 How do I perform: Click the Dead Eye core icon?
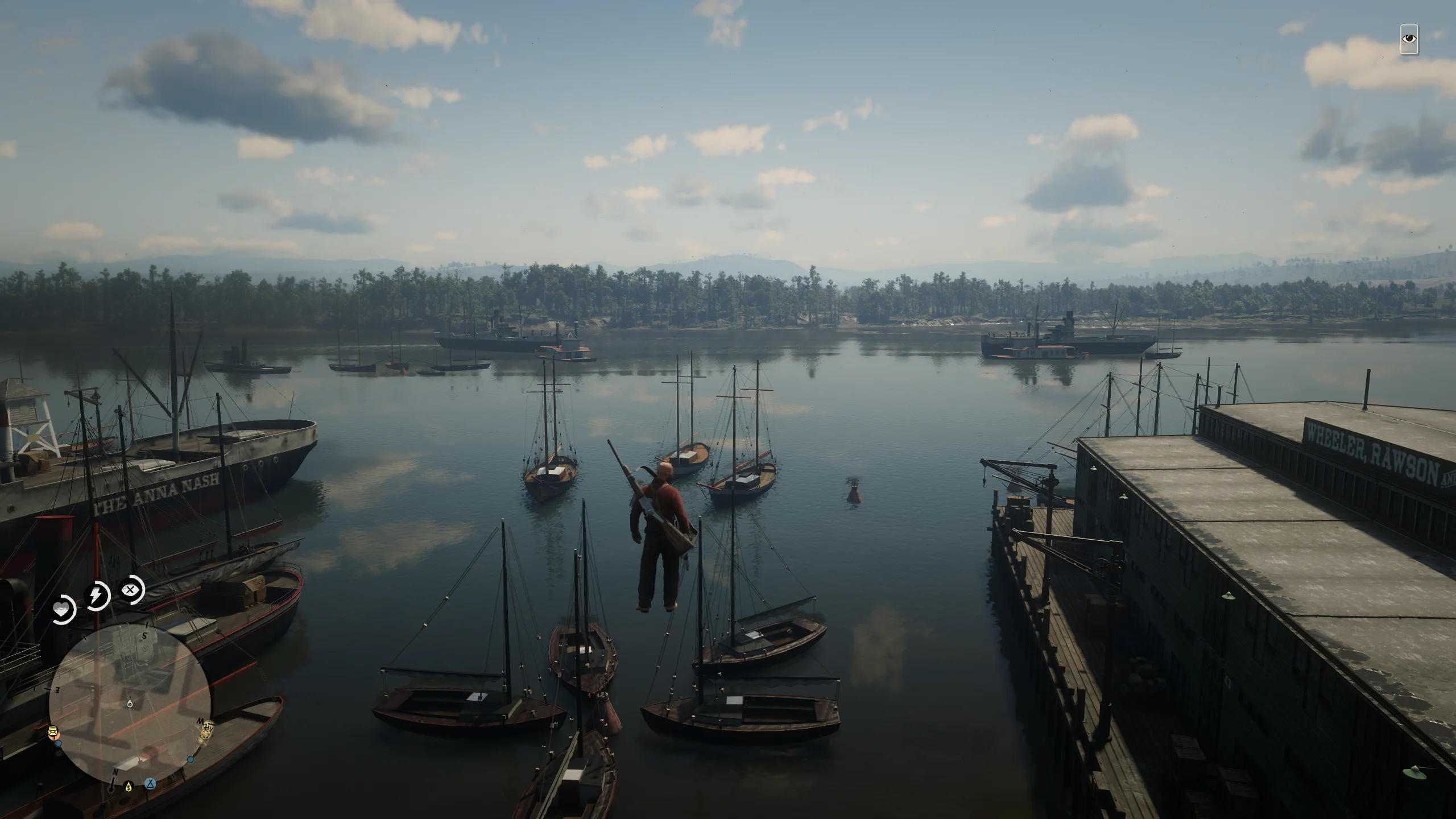coord(131,590)
